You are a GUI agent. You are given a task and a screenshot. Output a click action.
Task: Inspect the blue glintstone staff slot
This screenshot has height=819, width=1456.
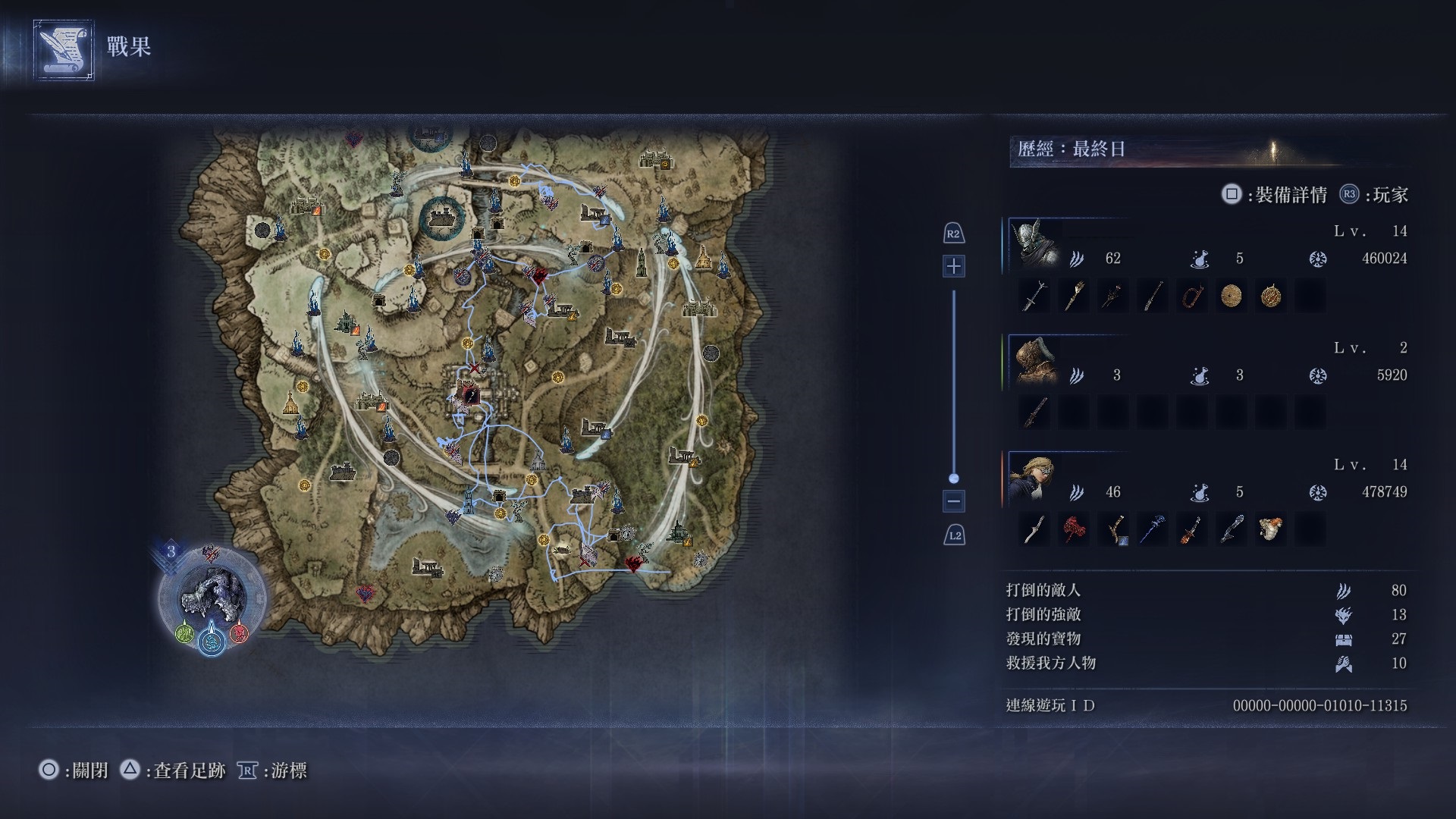(x=1152, y=529)
